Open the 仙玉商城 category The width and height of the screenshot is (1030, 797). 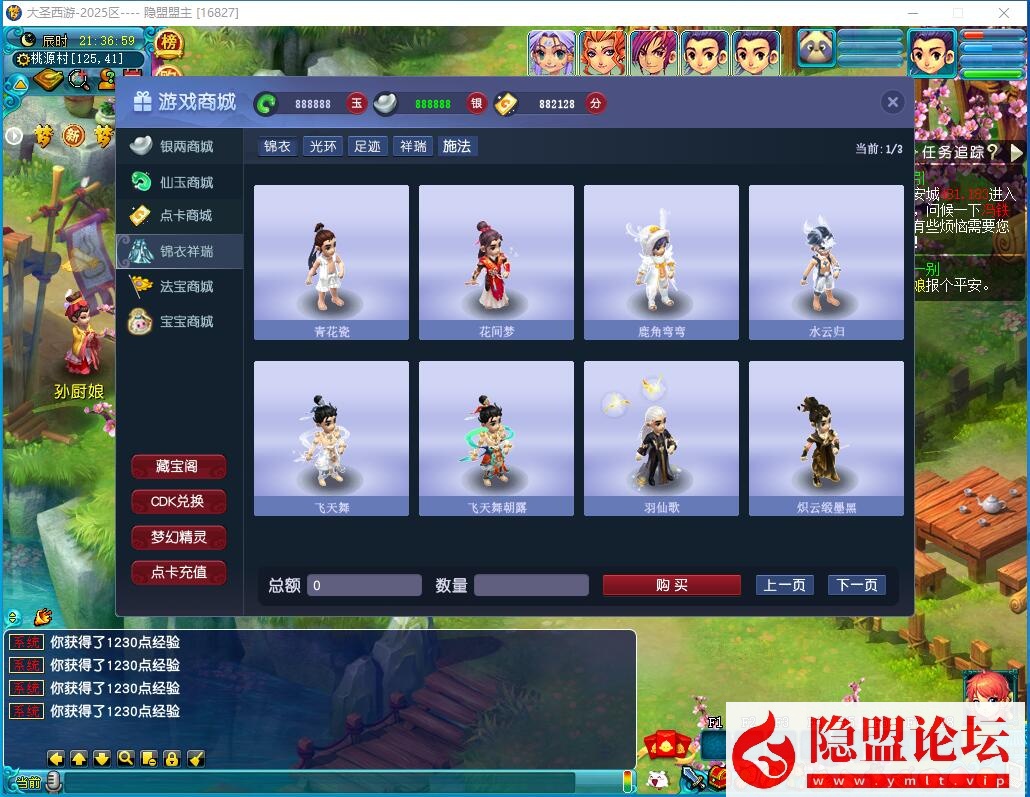(x=181, y=182)
